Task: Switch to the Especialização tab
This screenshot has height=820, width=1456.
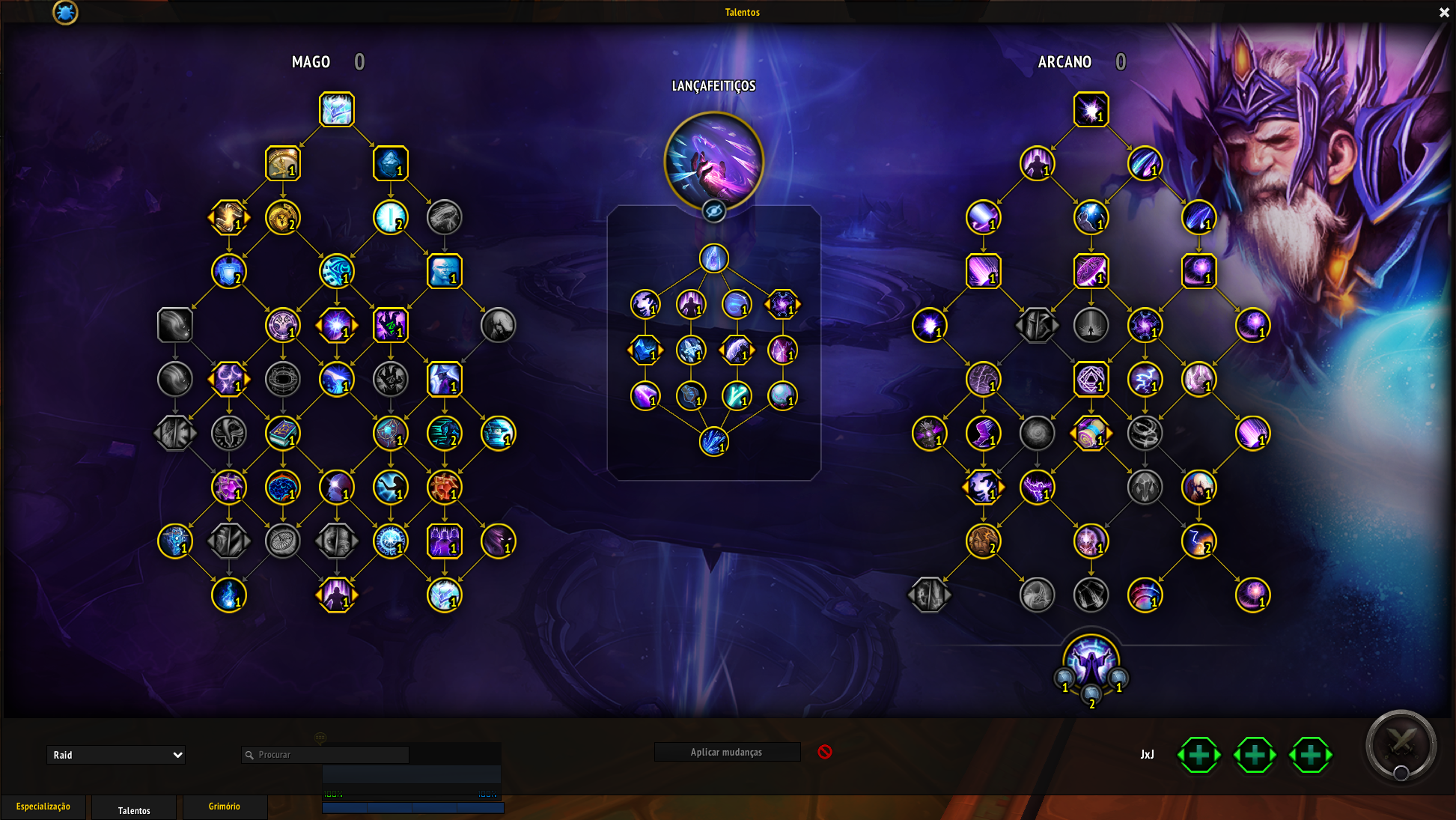Action: click(43, 807)
